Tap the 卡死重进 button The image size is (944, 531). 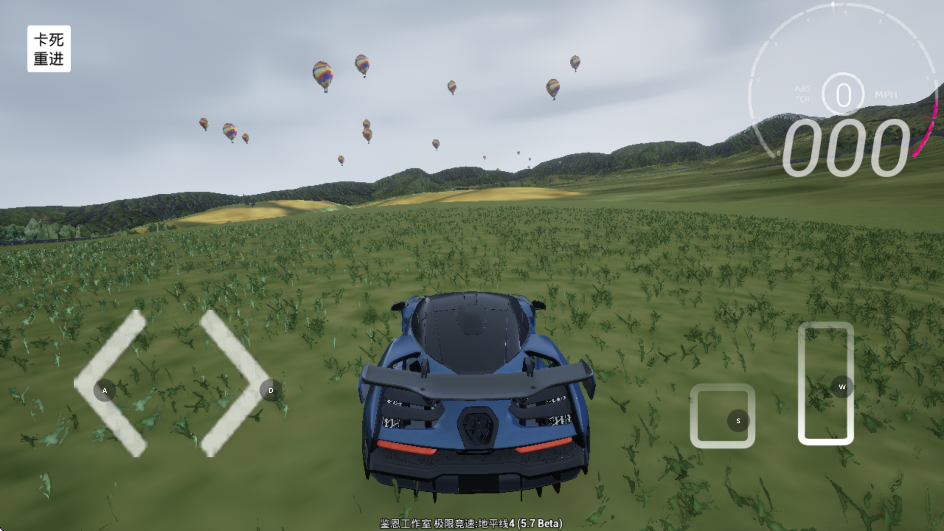click(x=49, y=49)
